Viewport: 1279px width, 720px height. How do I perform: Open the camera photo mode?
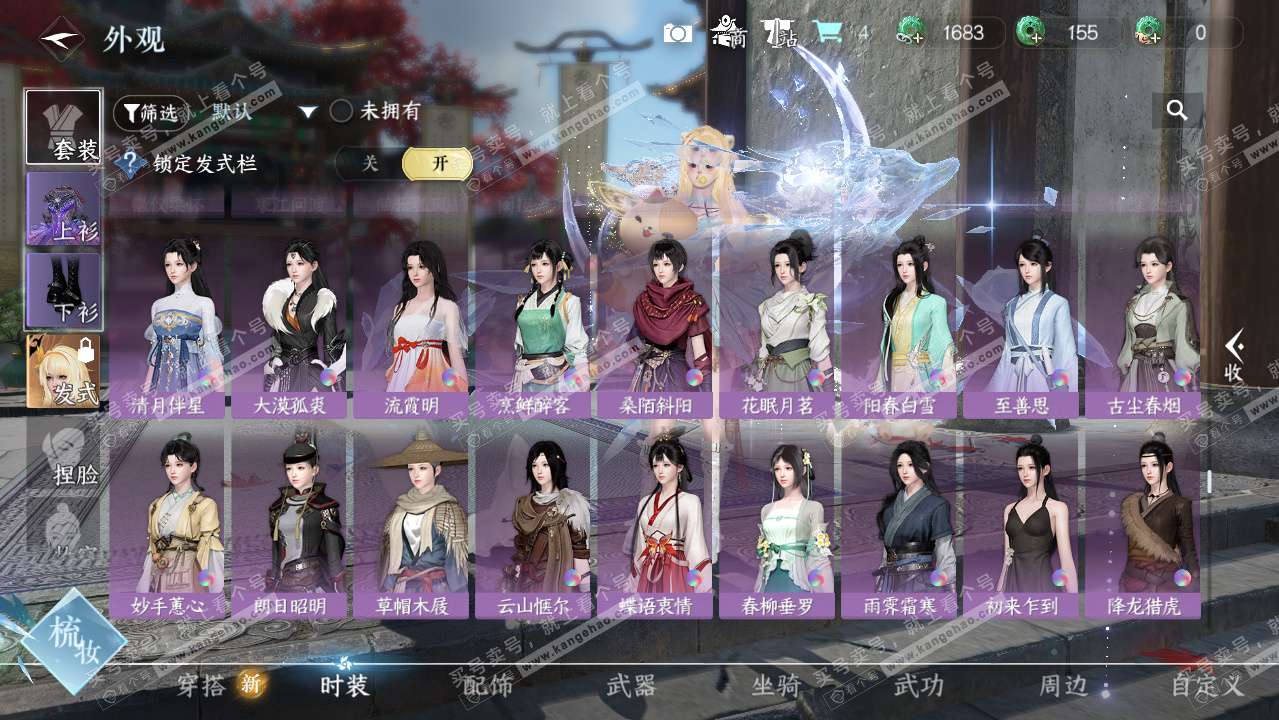(678, 33)
